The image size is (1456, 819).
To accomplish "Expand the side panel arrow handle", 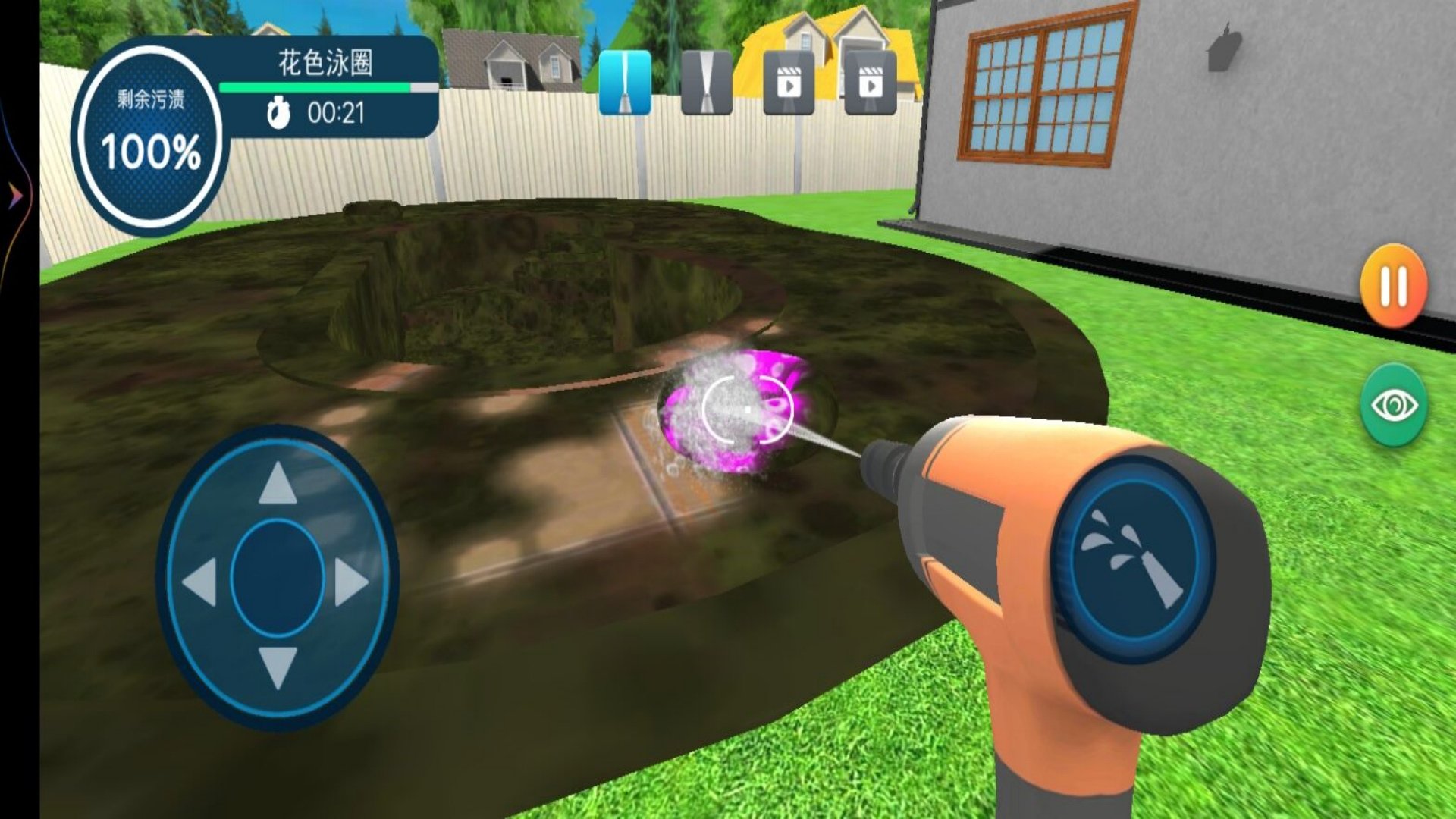I will coord(15,197).
